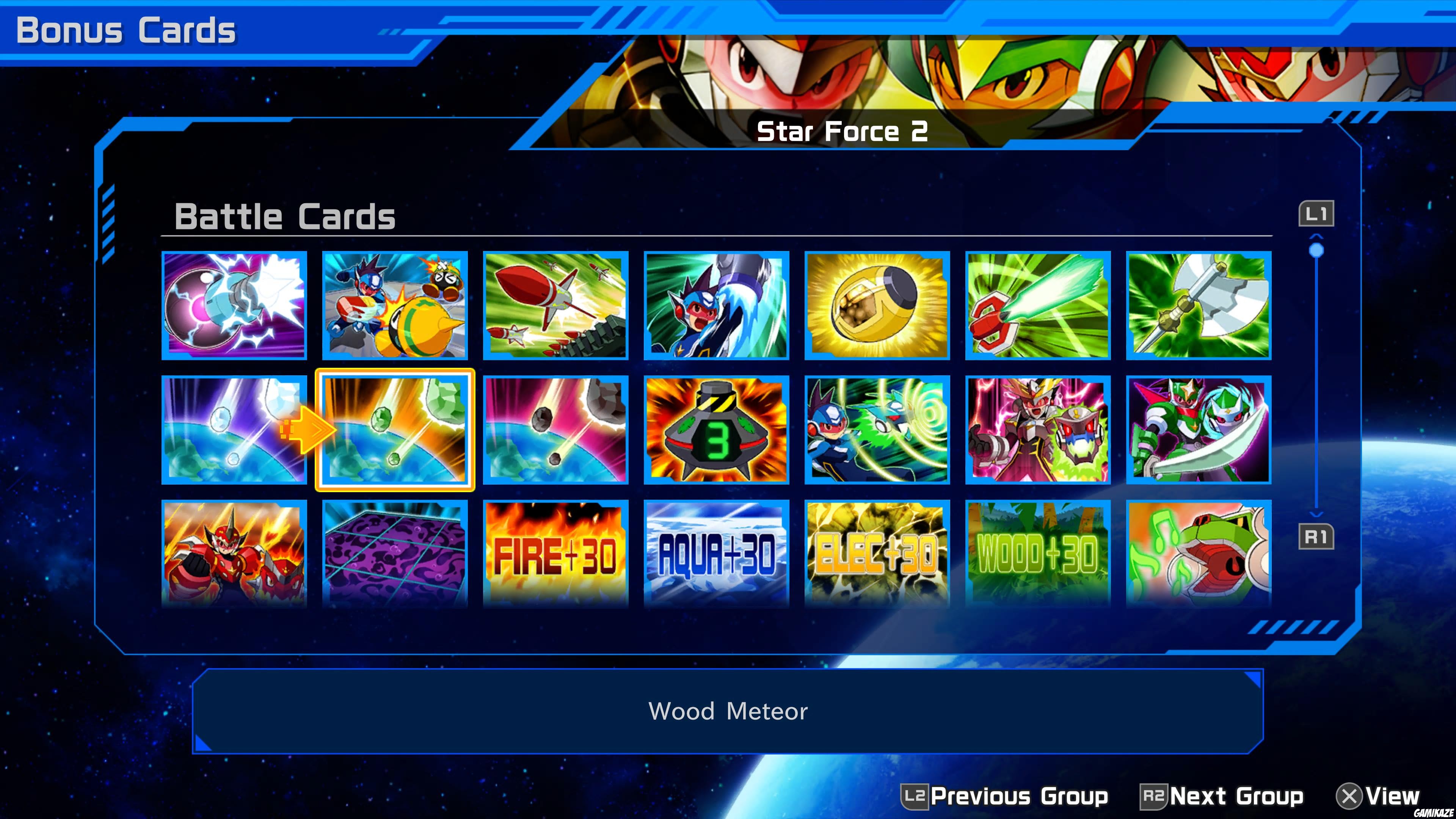Select the countdown bomb card showing 3
The width and height of the screenshot is (1456, 819).
[715, 430]
